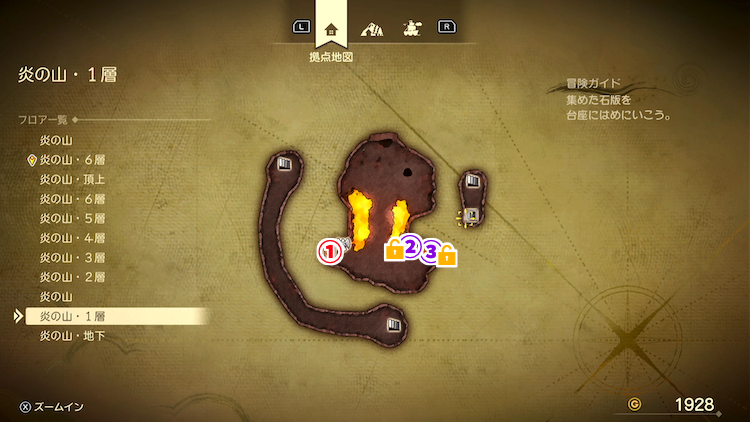
Task: Switch to the mountain map tab
Action: tap(372, 28)
